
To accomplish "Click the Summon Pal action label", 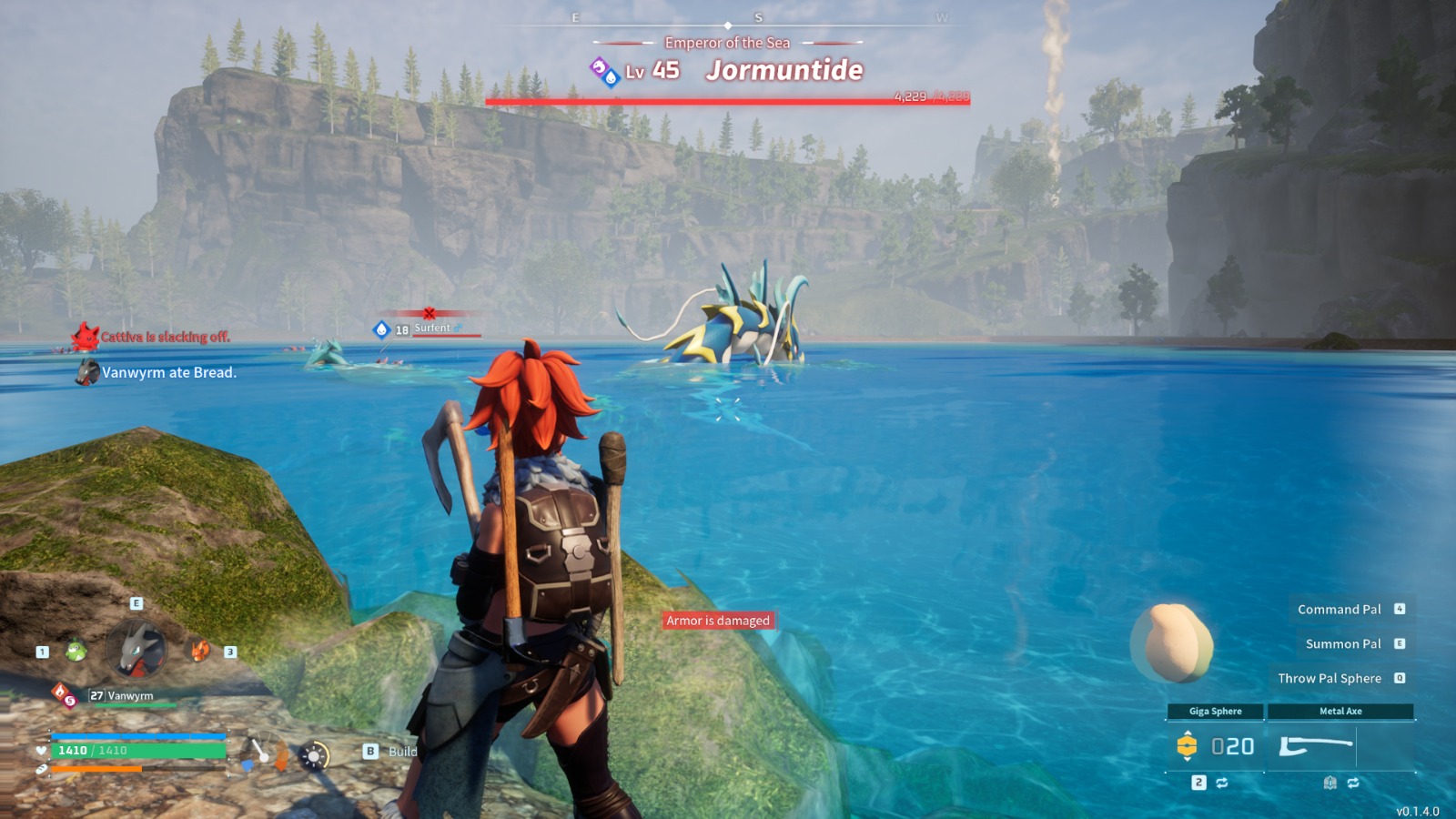I will [1343, 643].
